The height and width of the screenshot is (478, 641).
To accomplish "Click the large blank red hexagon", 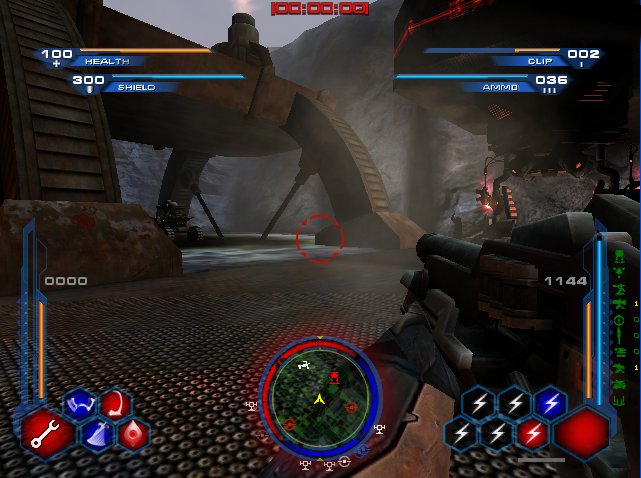I will click(582, 433).
